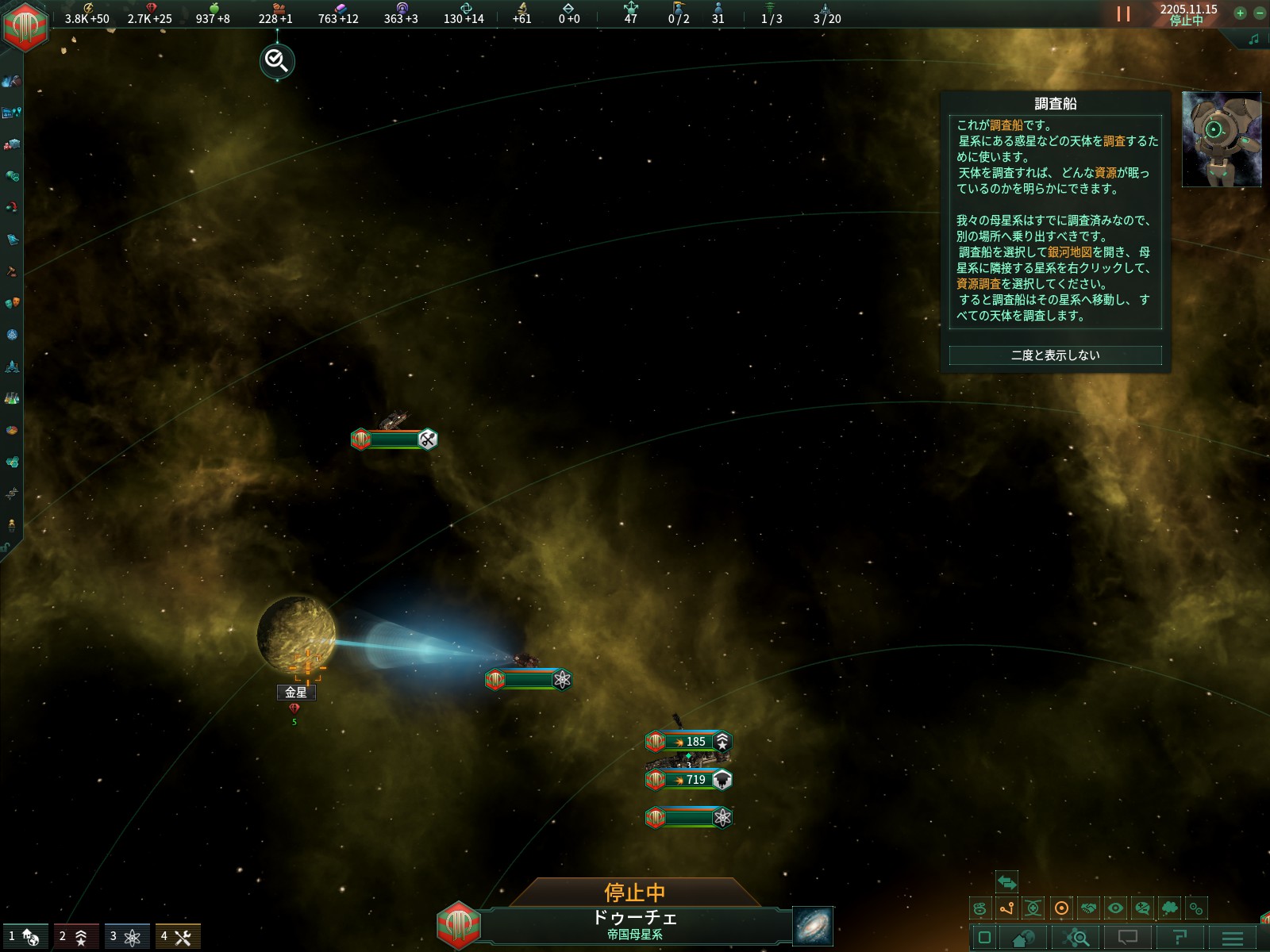Select the construction ship fleet marker
Screen dimensions: 1270x952
(x=394, y=440)
